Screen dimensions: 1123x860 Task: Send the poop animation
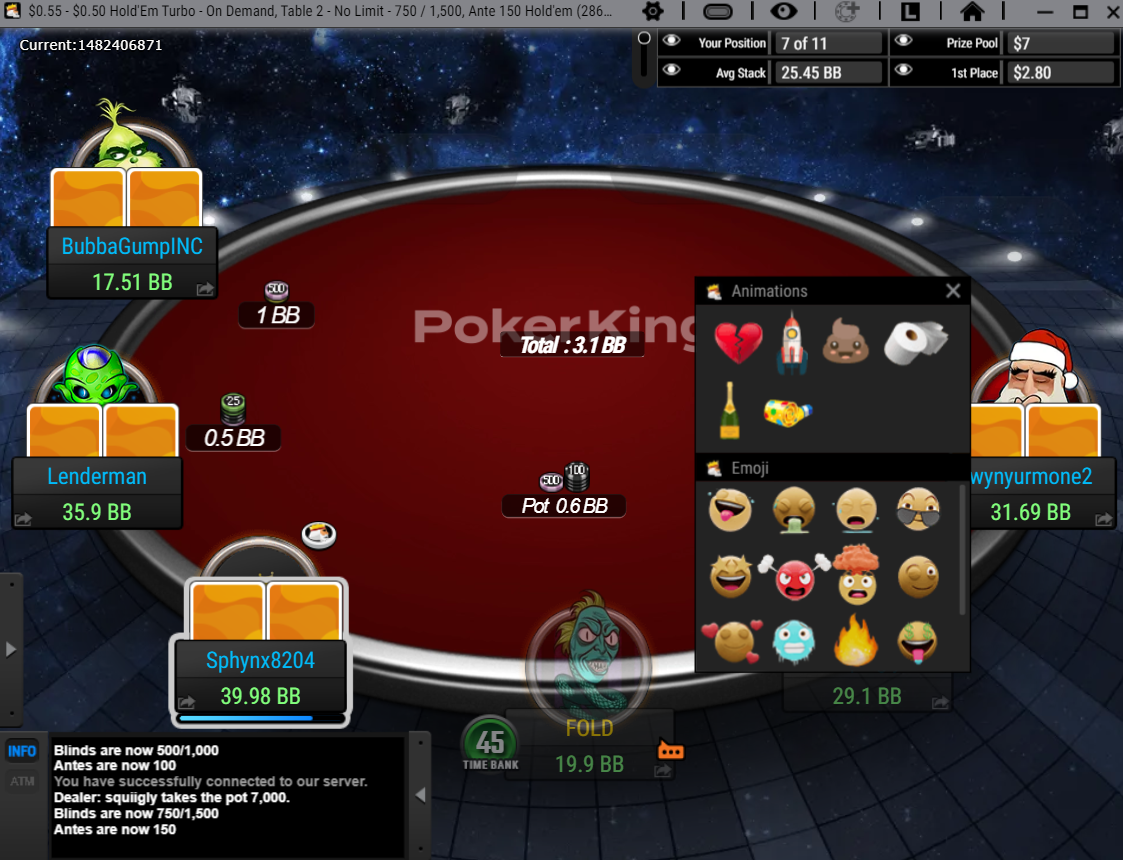click(x=846, y=343)
